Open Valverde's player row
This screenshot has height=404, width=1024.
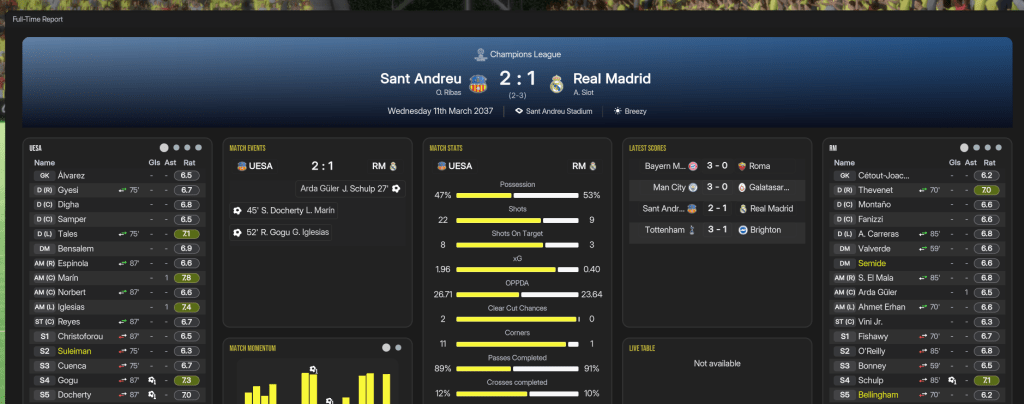tap(874, 248)
